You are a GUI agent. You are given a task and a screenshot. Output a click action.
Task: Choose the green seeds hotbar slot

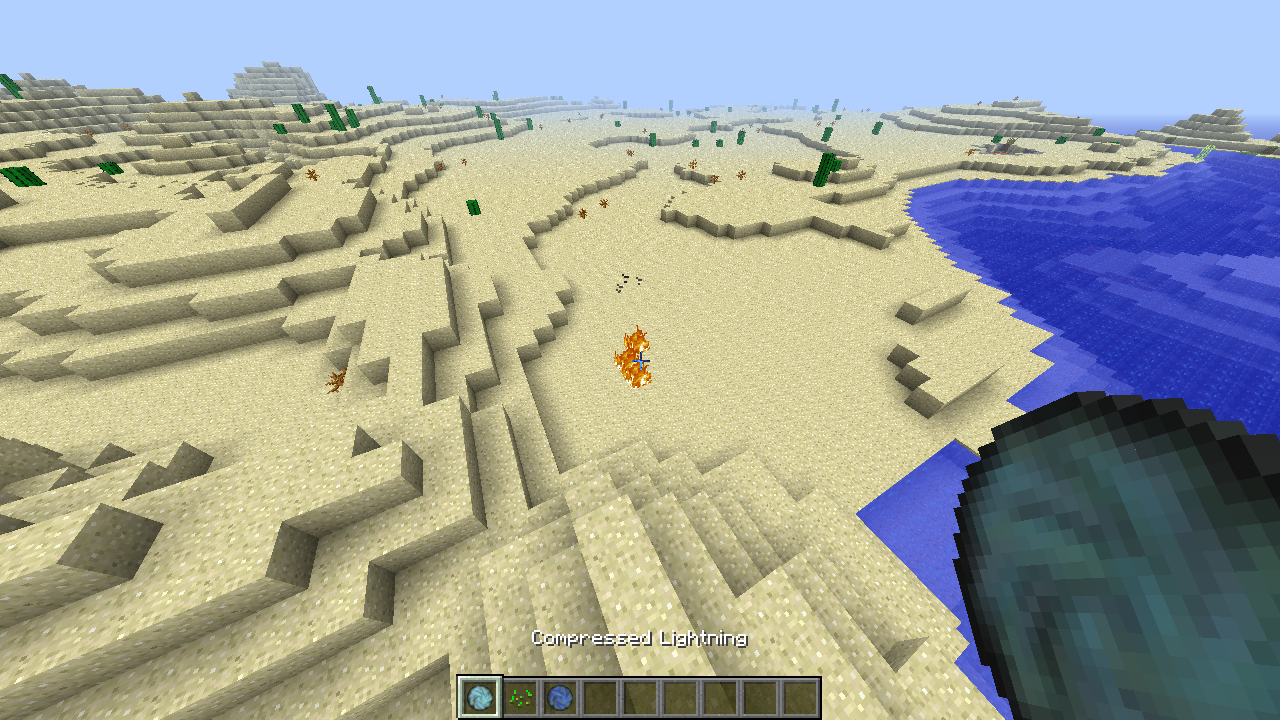[x=520, y=697]
